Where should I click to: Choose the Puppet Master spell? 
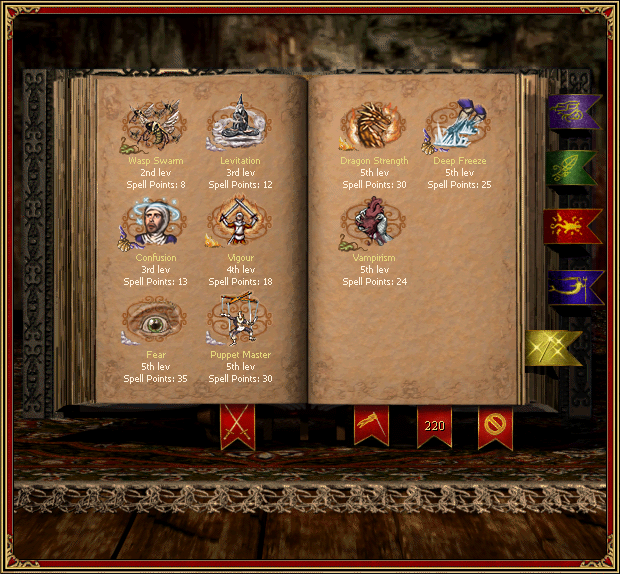point(239,320)
